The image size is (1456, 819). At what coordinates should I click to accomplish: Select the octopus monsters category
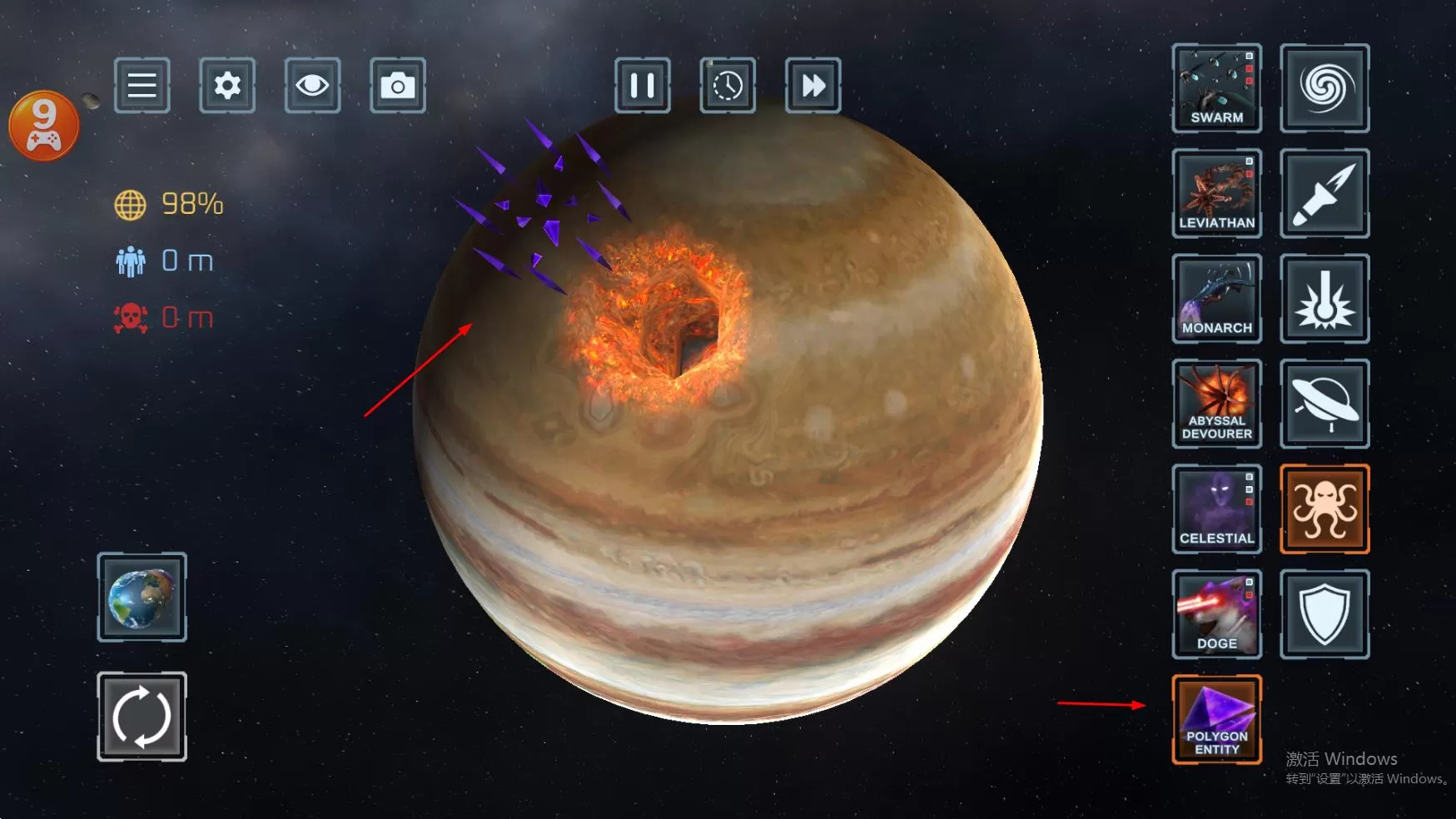[x=1324, y=509]
